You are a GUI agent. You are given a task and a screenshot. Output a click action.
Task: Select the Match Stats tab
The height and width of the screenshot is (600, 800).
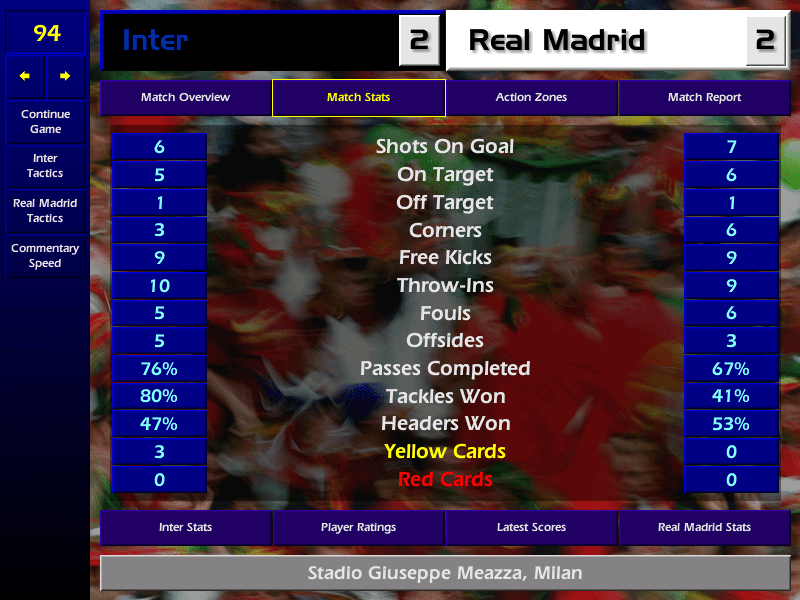(x=358, y=98)
